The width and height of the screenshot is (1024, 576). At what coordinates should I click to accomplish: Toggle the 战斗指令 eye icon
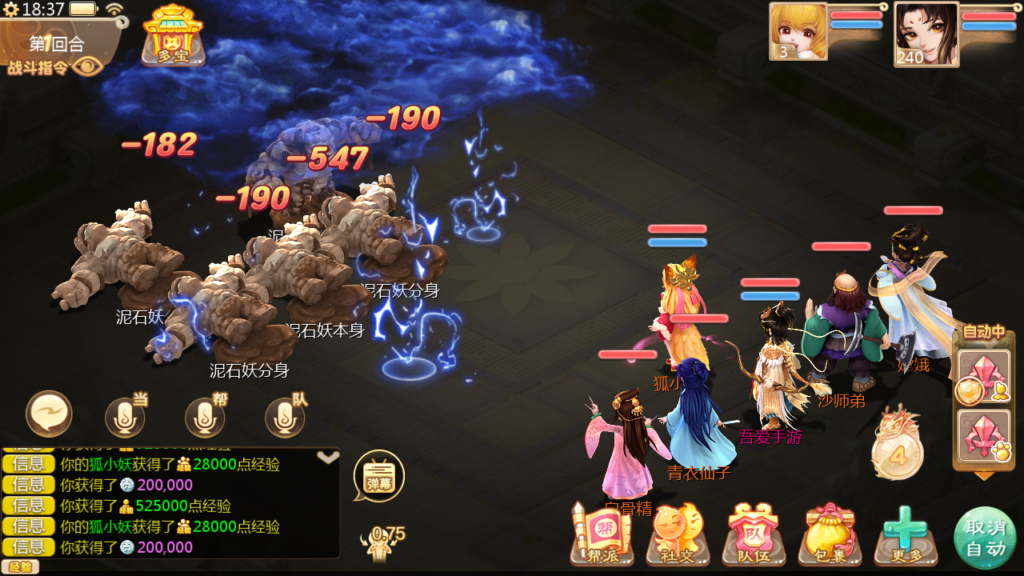click(87, 67)
